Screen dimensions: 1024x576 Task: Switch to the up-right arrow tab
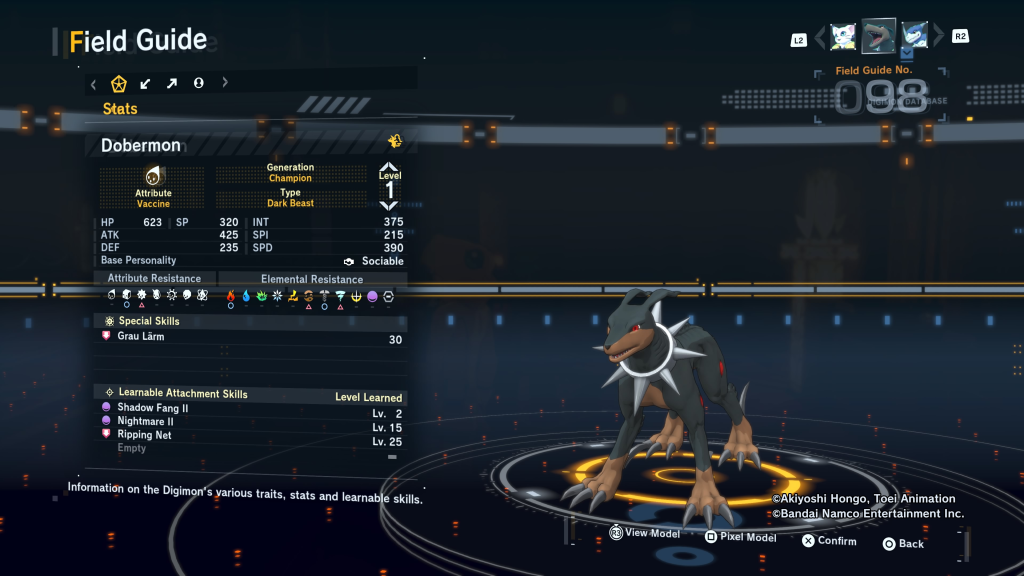(x=171, y=83)
